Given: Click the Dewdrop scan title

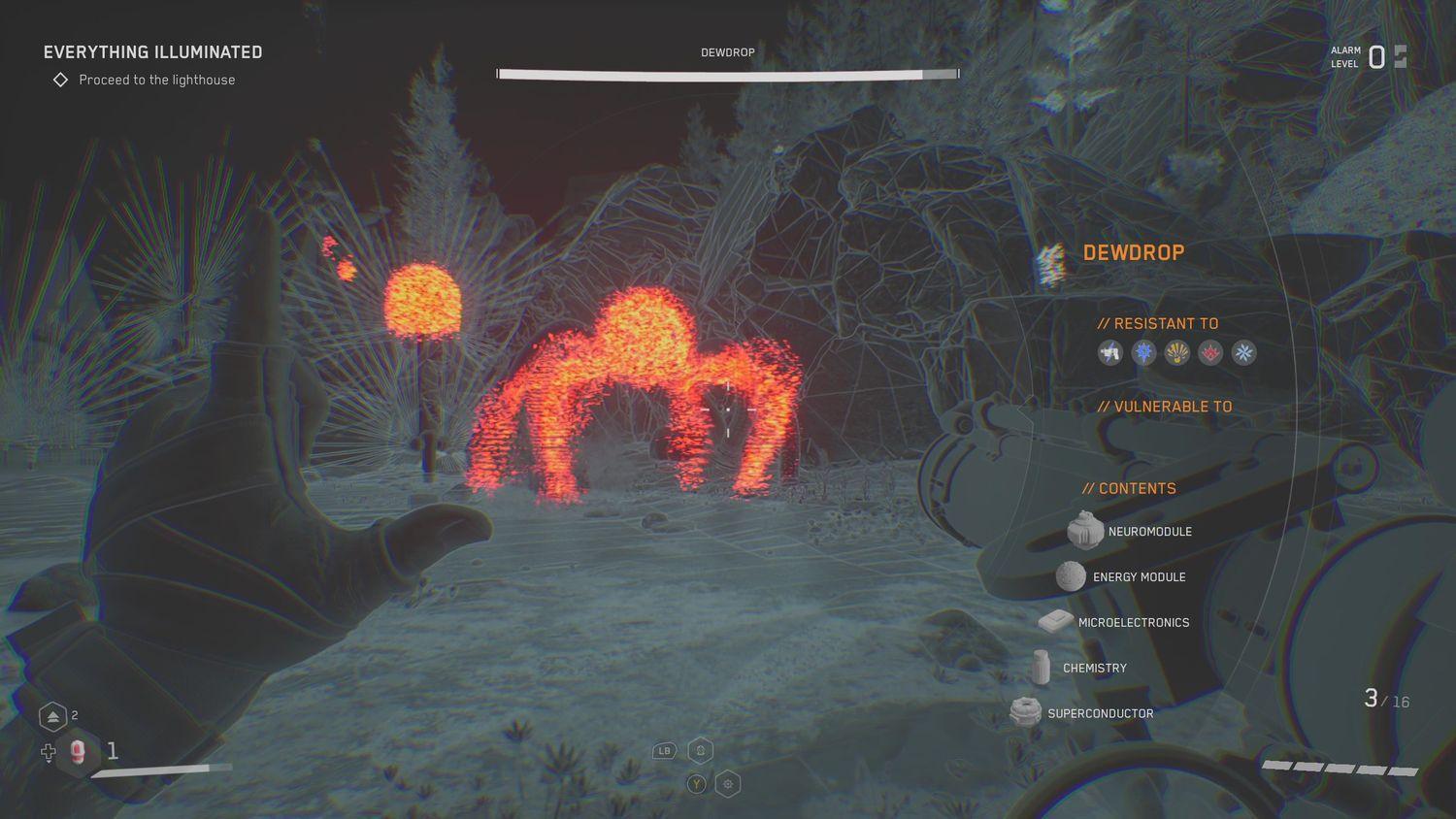Looking at the screenshot, I should pos(1133,253).
